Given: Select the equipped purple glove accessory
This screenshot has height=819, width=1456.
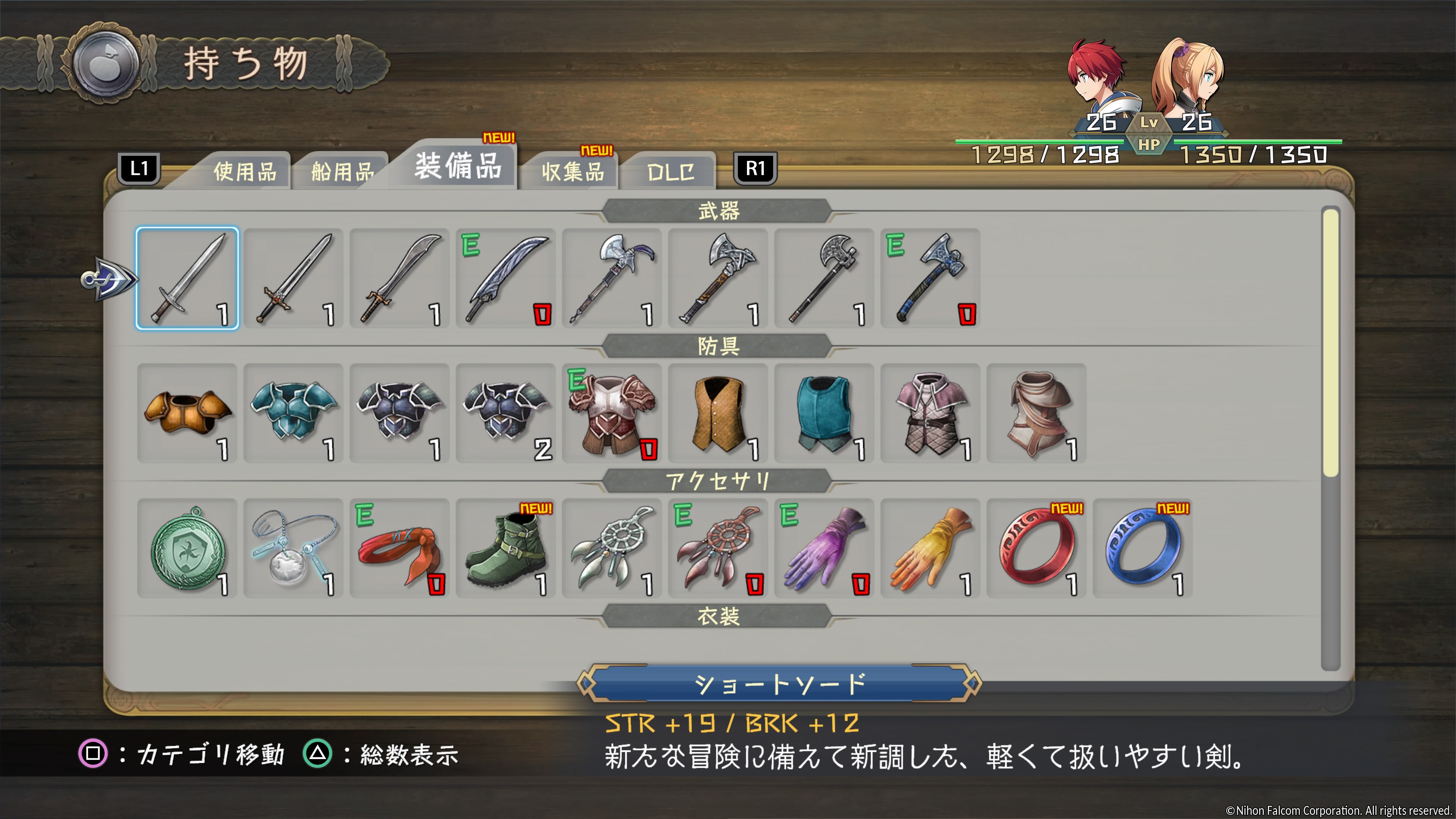Looking at the screenshot, I should coord(824,548).
